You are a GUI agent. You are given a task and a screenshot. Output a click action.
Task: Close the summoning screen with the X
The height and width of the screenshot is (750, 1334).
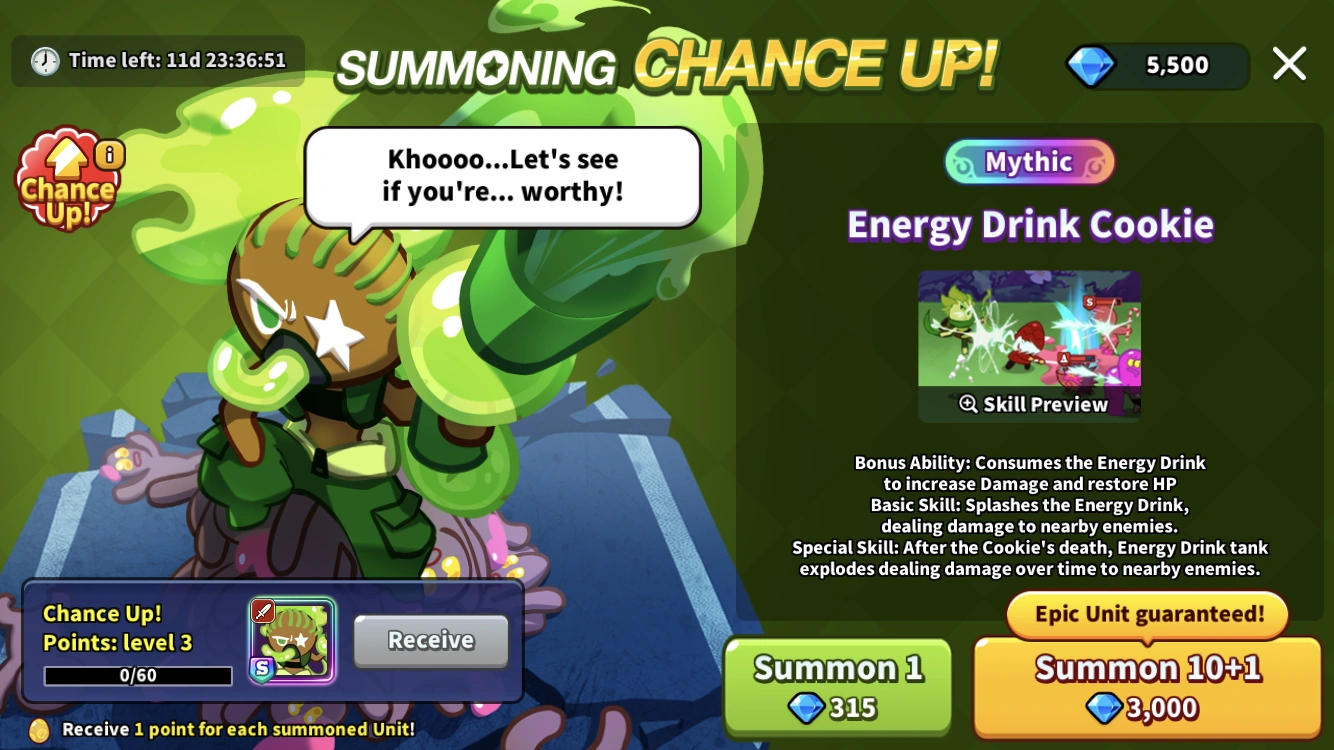point(1289,64)
